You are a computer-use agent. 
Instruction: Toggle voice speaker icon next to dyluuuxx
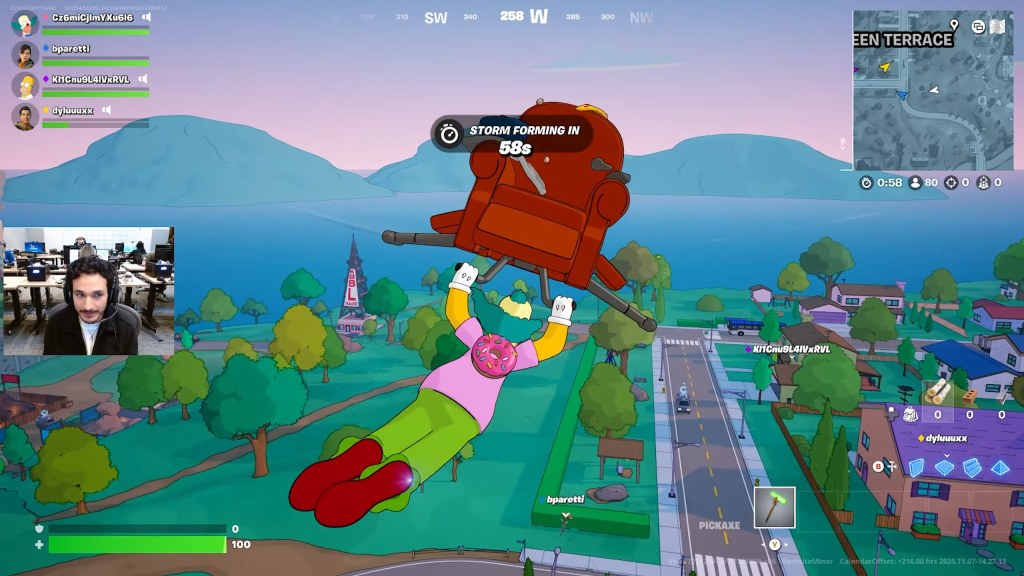(106, 110)
